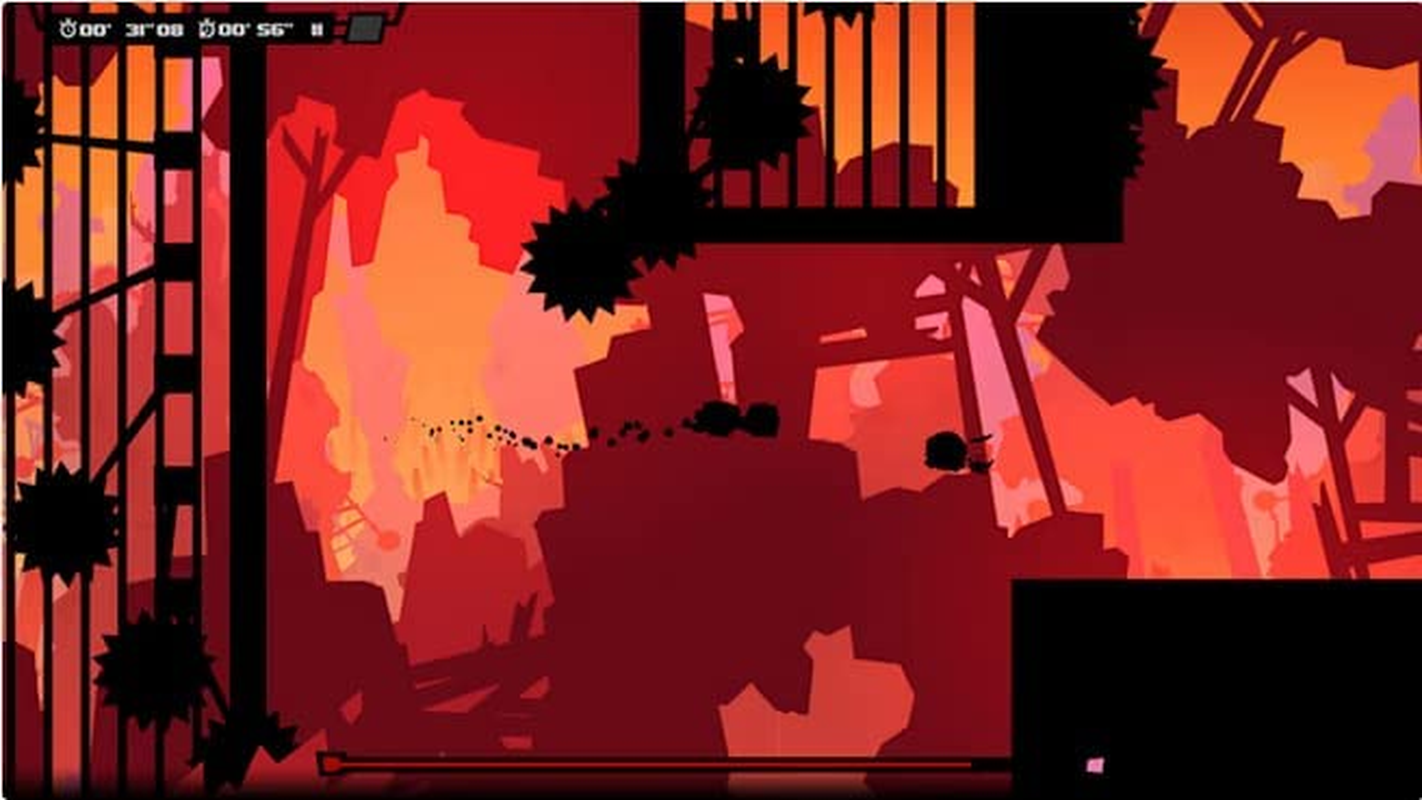Click the best time reading 00'56
1422x800 pixels.
pyautogui.click(x=255, y=30)
